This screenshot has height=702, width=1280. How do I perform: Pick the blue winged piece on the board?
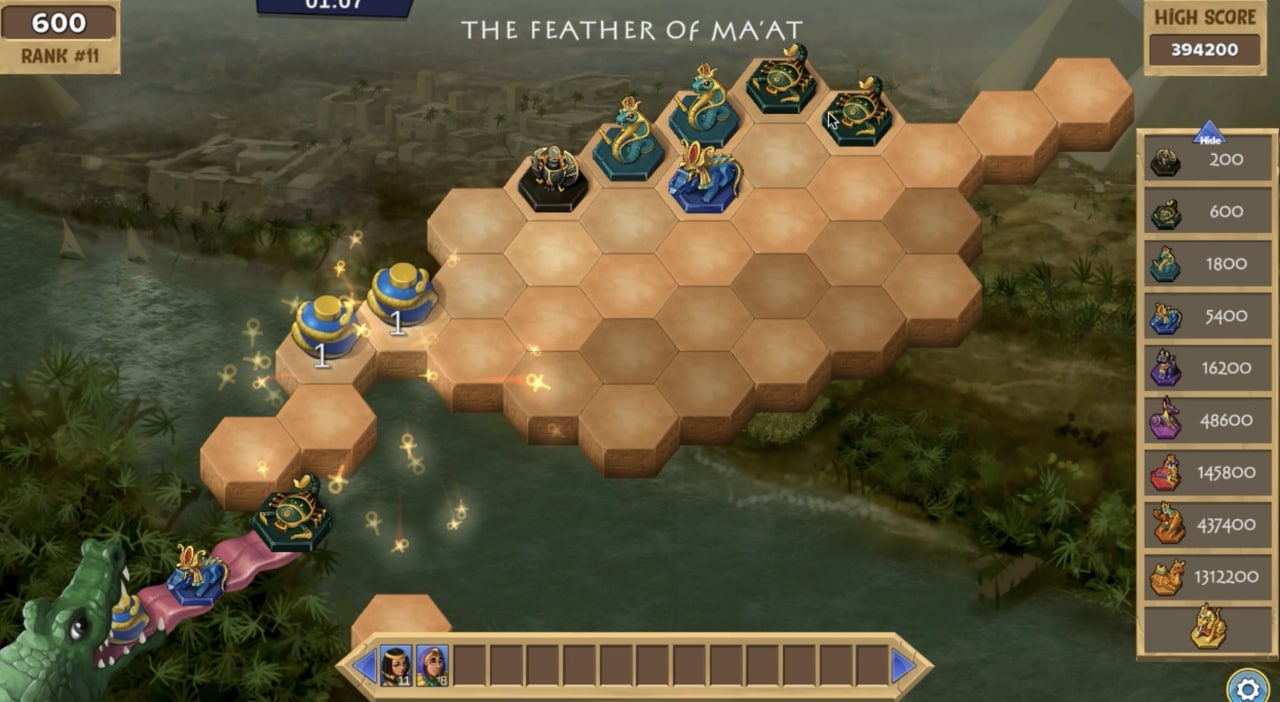705,178
